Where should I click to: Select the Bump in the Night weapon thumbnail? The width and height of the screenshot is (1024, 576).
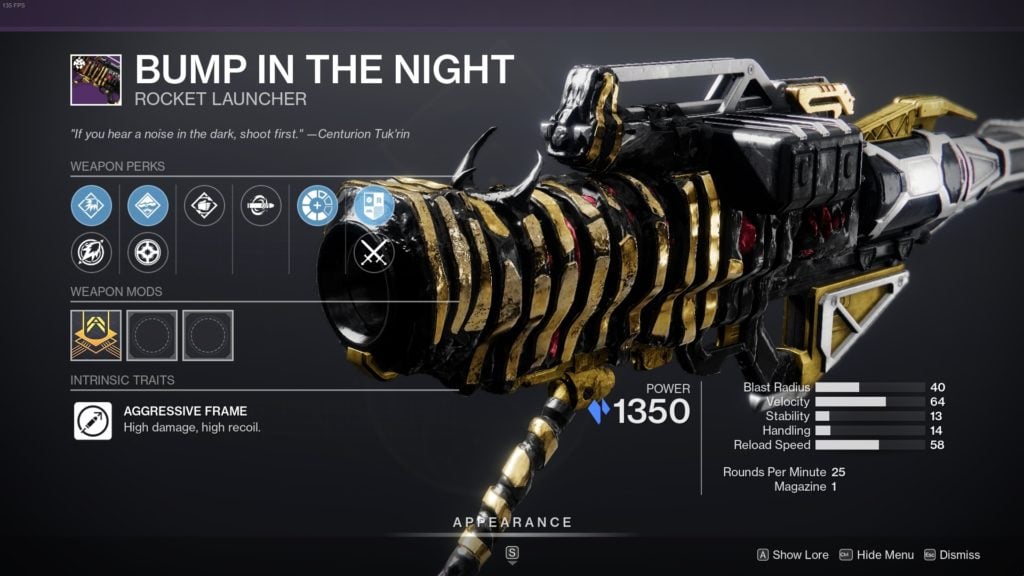pyautogui.click(x=96, y=80)
